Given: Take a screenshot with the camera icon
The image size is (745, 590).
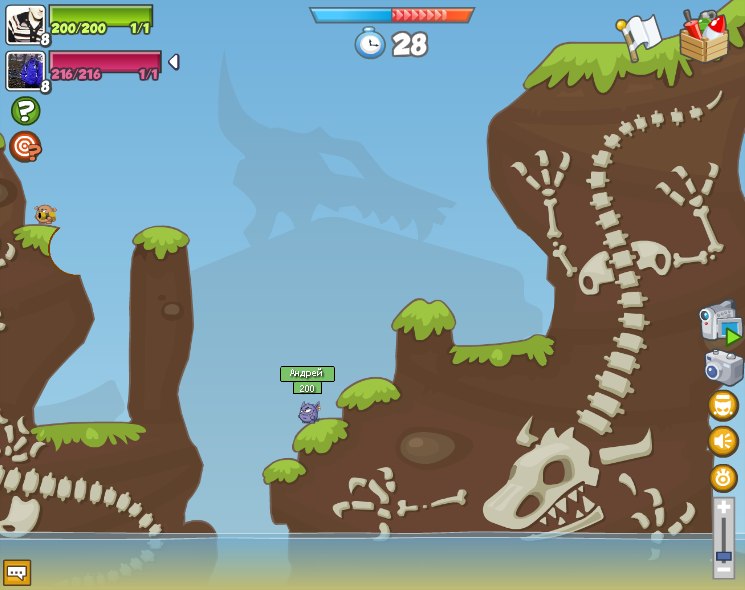Looking at the screenshot, I should 723,367.
